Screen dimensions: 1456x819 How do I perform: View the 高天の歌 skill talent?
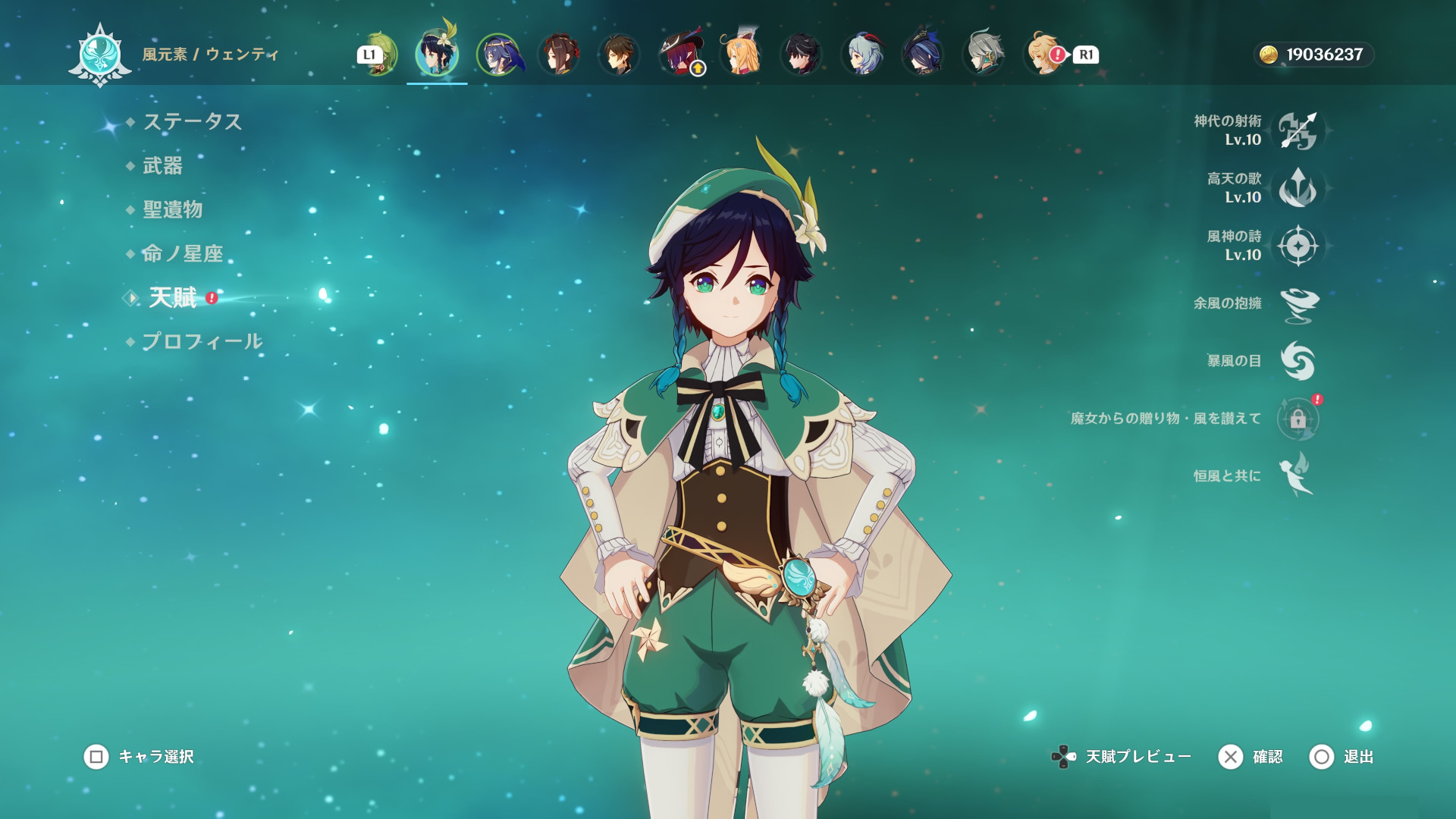1298,188
